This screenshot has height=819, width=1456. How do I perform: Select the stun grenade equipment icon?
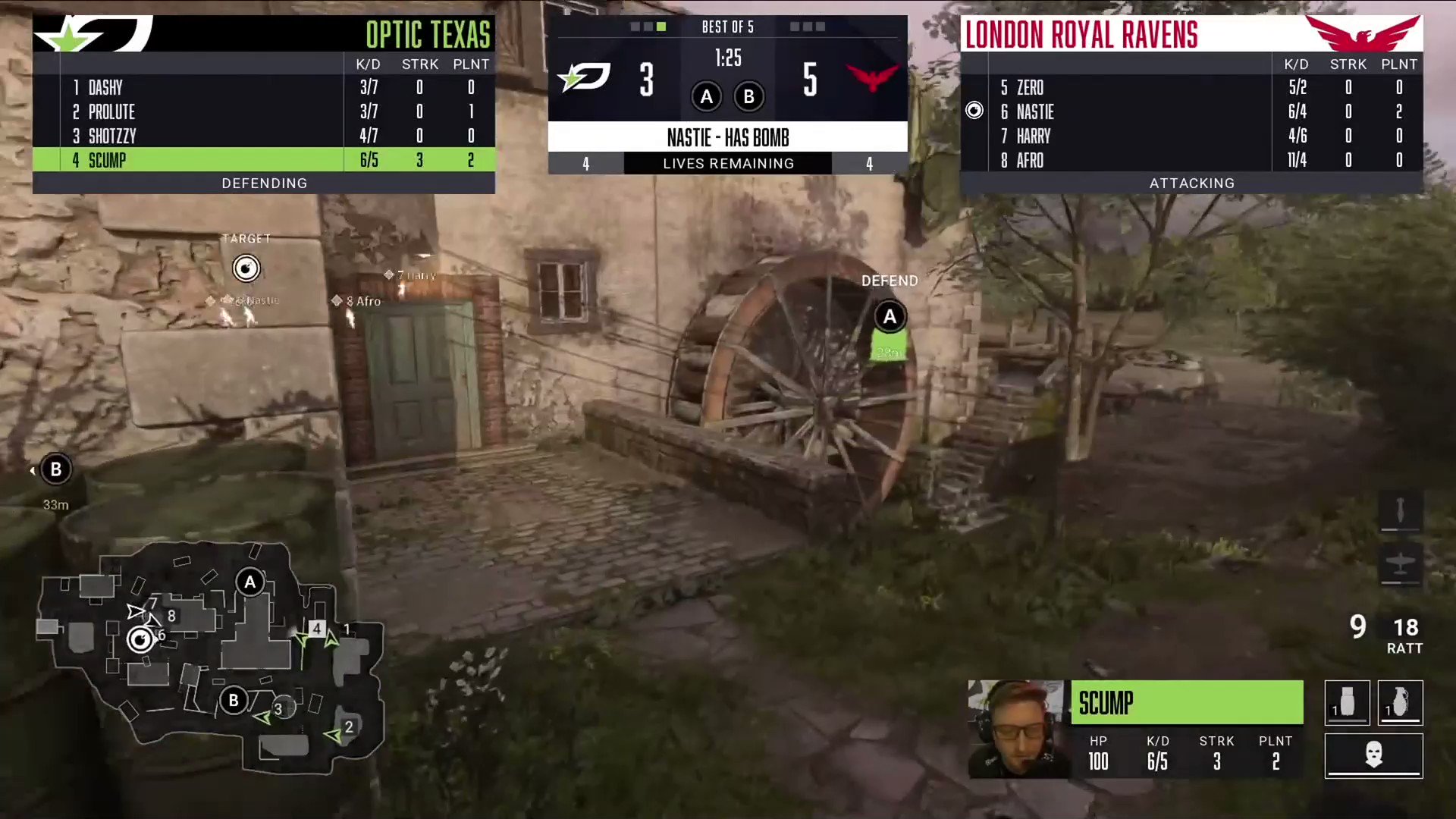(1347, 703)
